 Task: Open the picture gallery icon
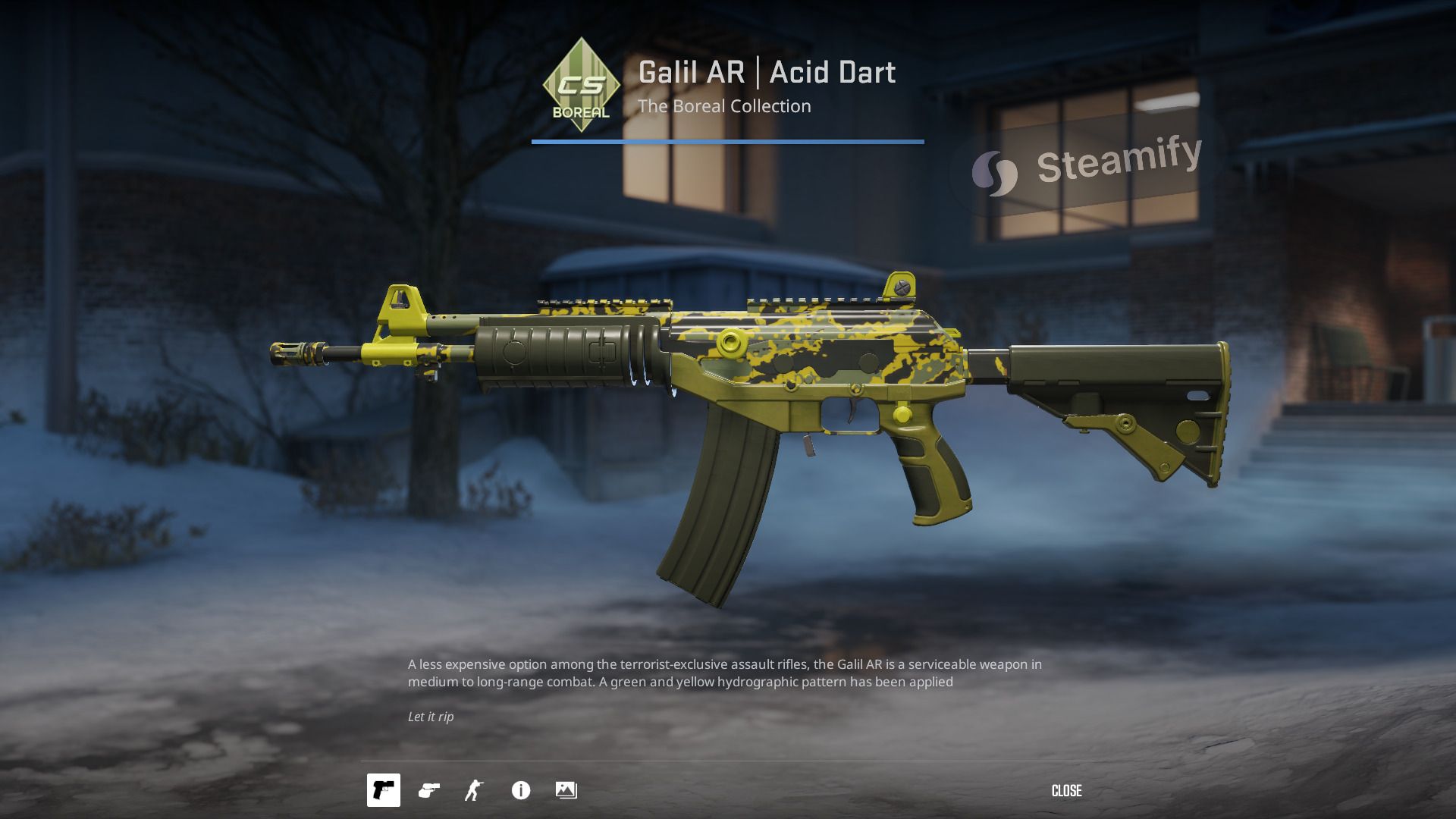click(566, 790)
